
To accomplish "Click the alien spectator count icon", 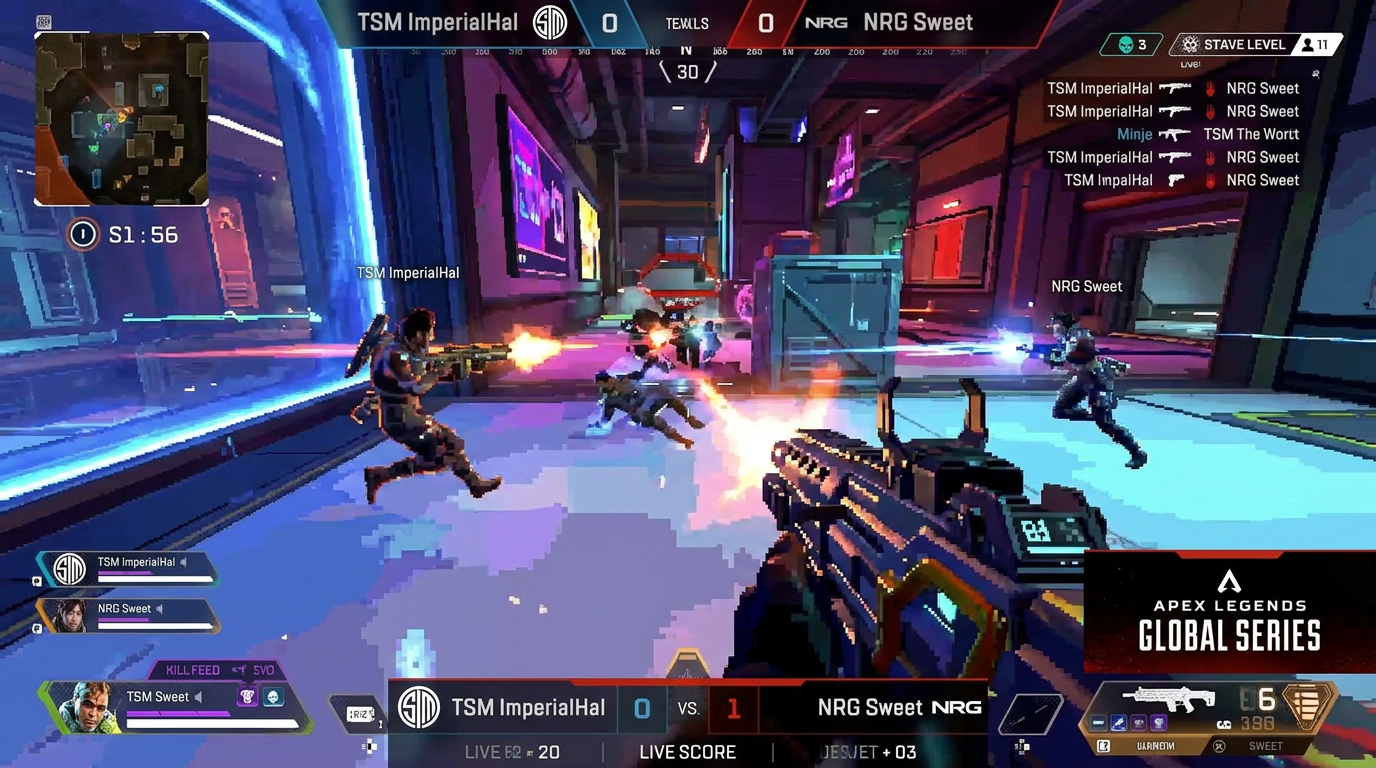I will point(1125,44).
